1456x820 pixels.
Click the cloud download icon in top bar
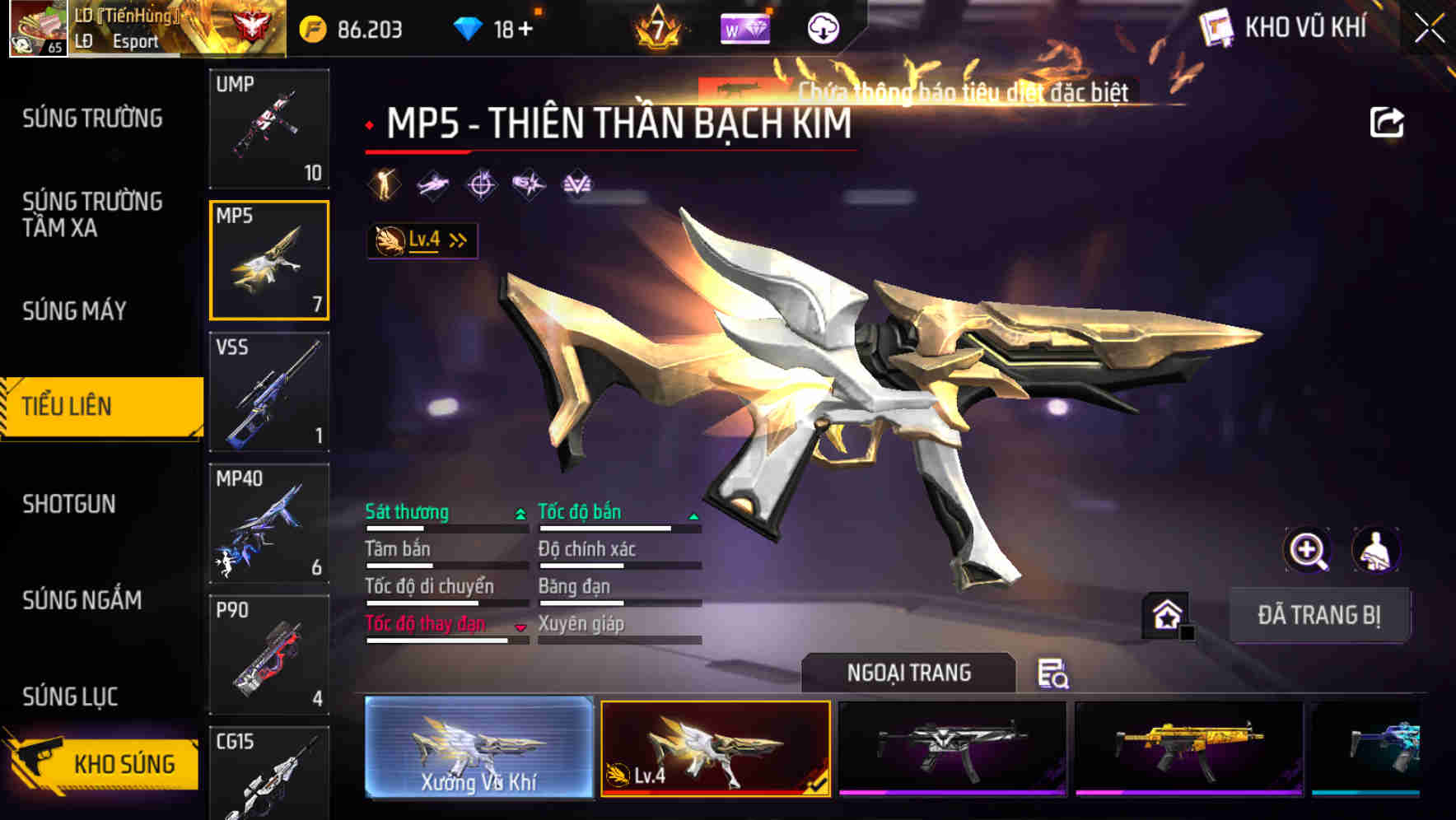pos(821,27)
